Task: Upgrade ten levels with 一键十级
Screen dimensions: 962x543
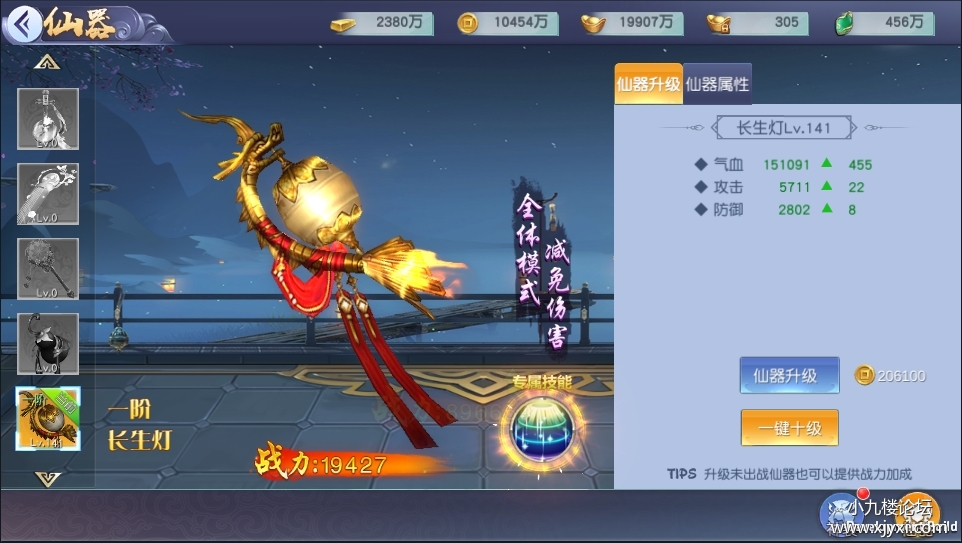Action: 789,428
